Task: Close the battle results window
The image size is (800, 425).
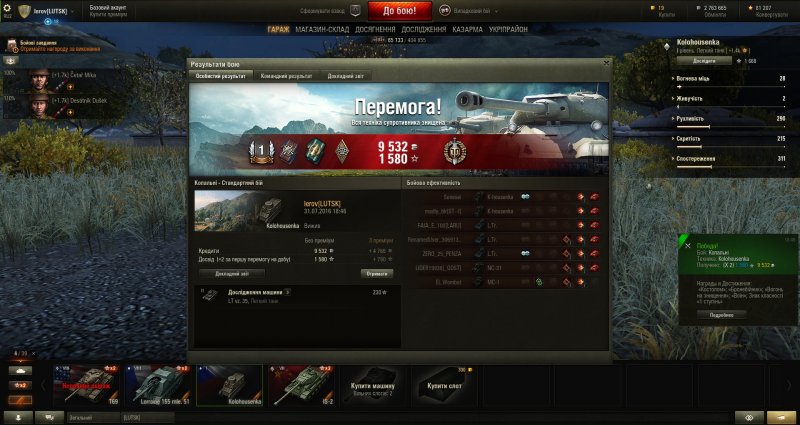Action: coord(606,63)
